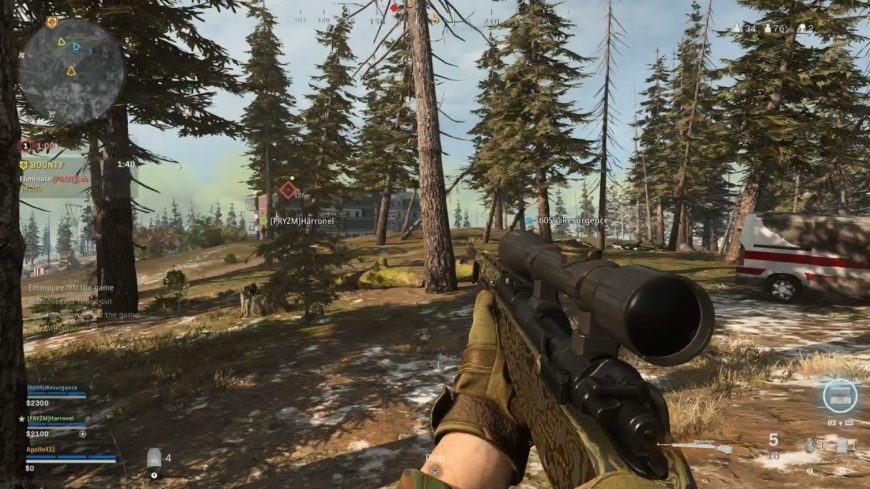Viewport: 870px width, 489px height.
Task: Open the circular minimap
Action: 71,70
